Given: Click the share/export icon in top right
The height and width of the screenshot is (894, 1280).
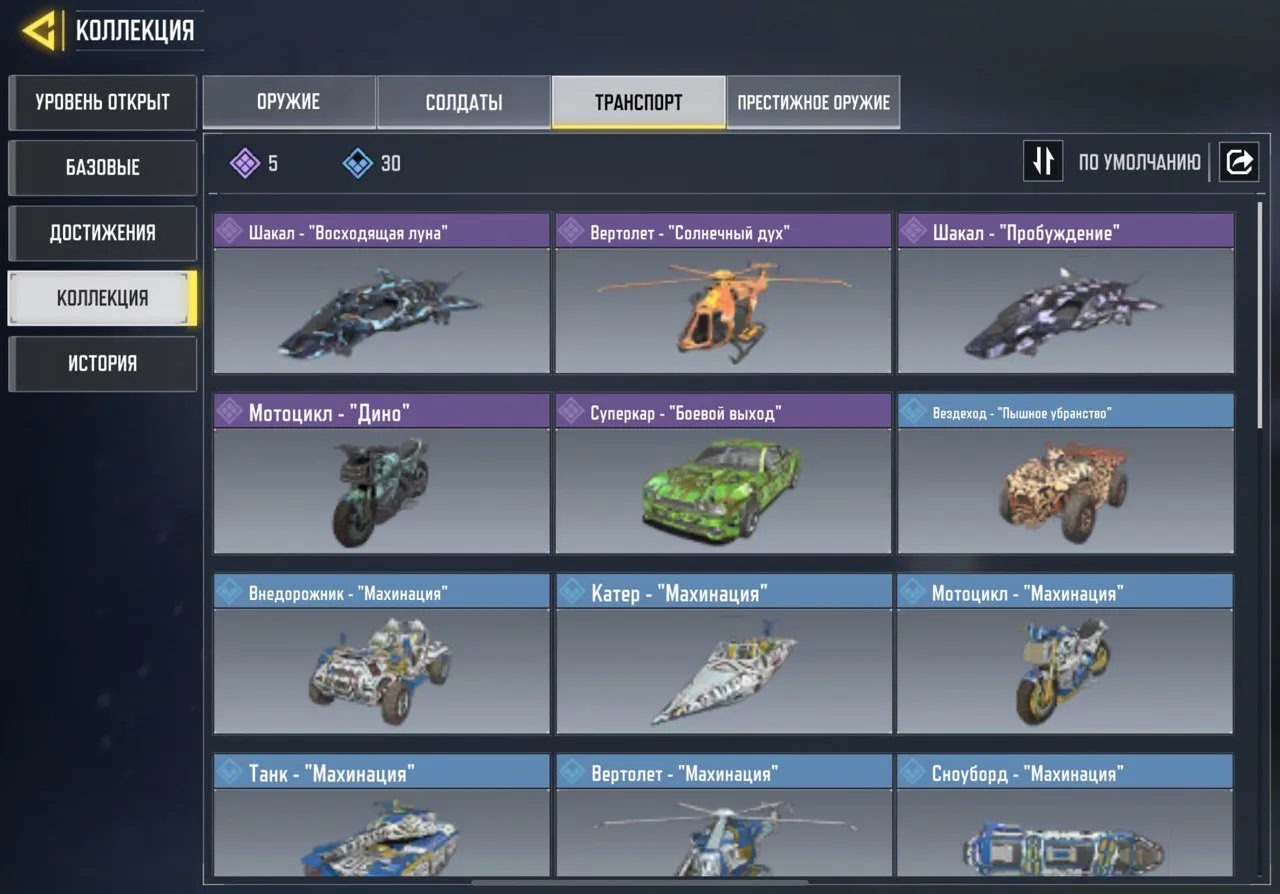Looking at the screenshot, I should [x=1239, y=161].
